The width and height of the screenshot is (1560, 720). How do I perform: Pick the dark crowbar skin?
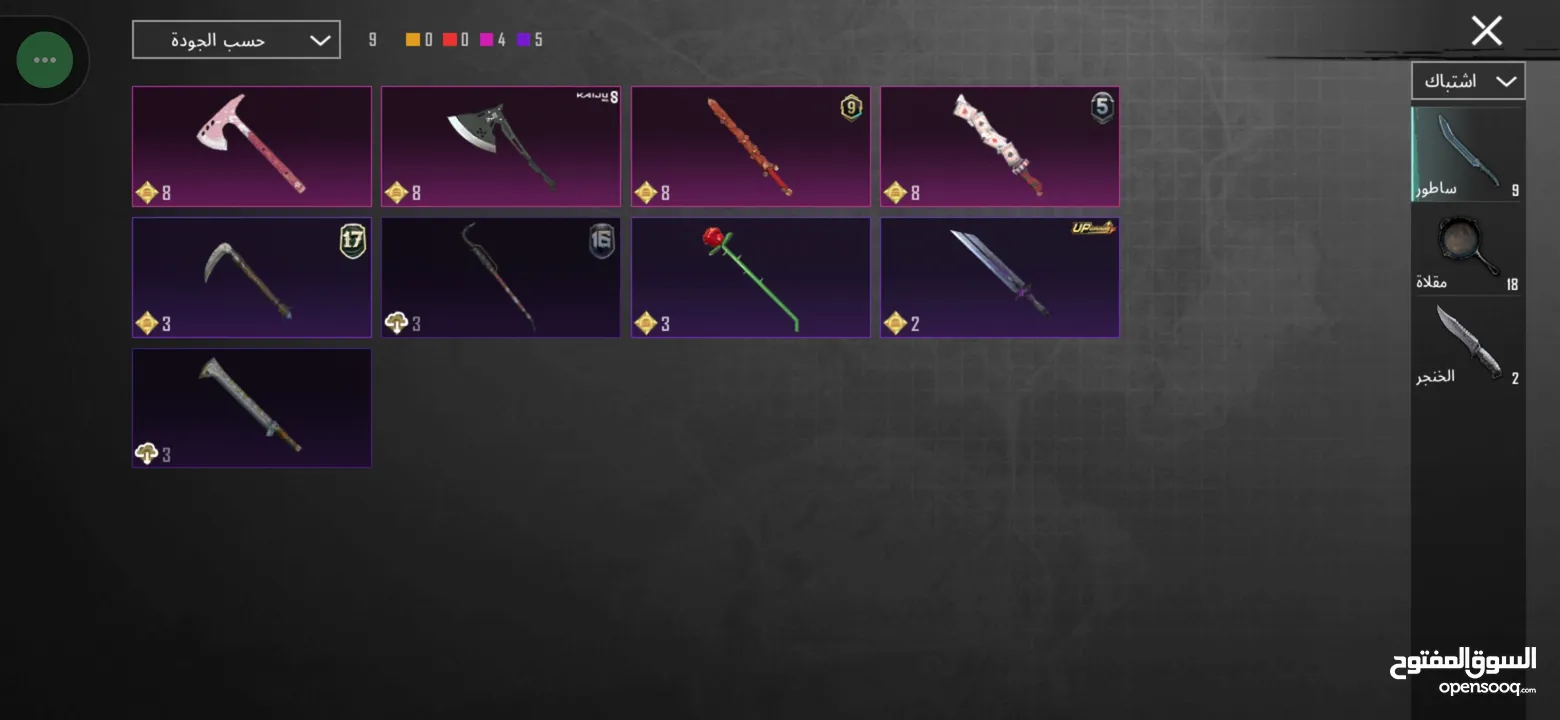click(501, 277)
